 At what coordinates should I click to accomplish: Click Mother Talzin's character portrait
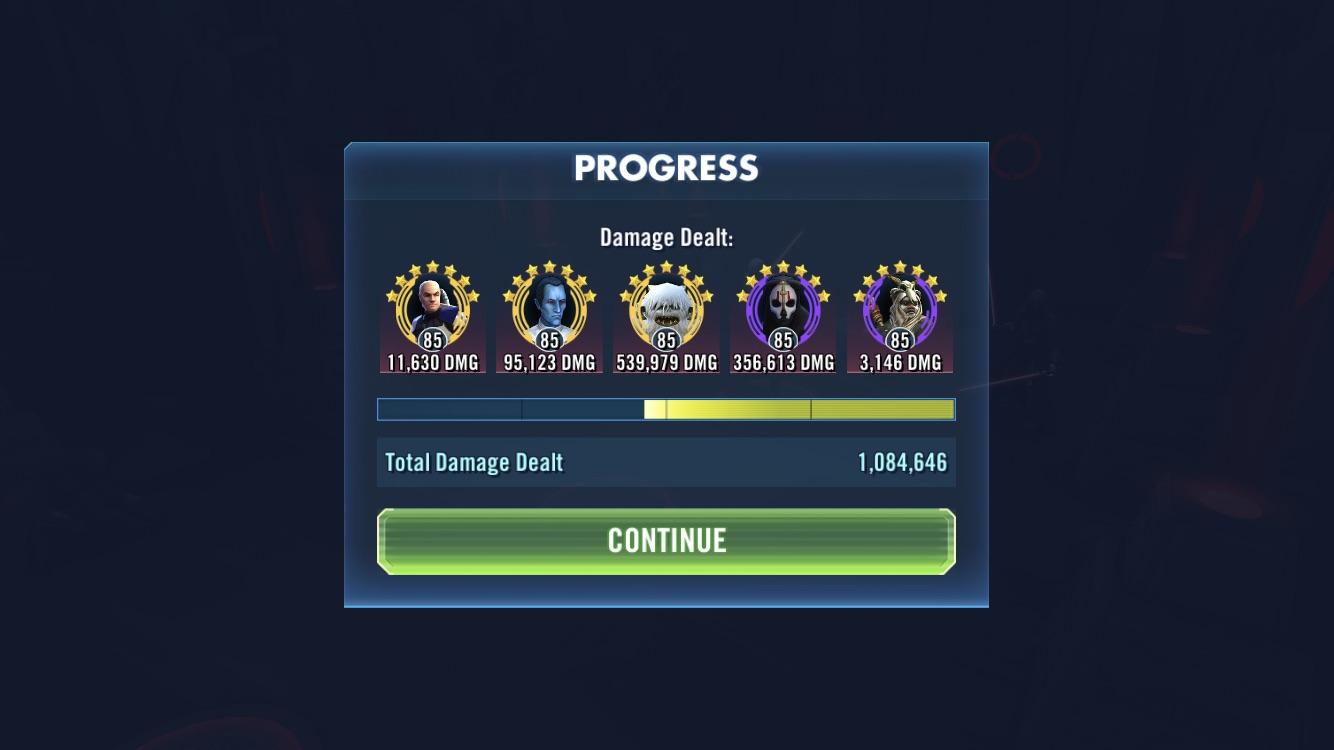[898, 310]
